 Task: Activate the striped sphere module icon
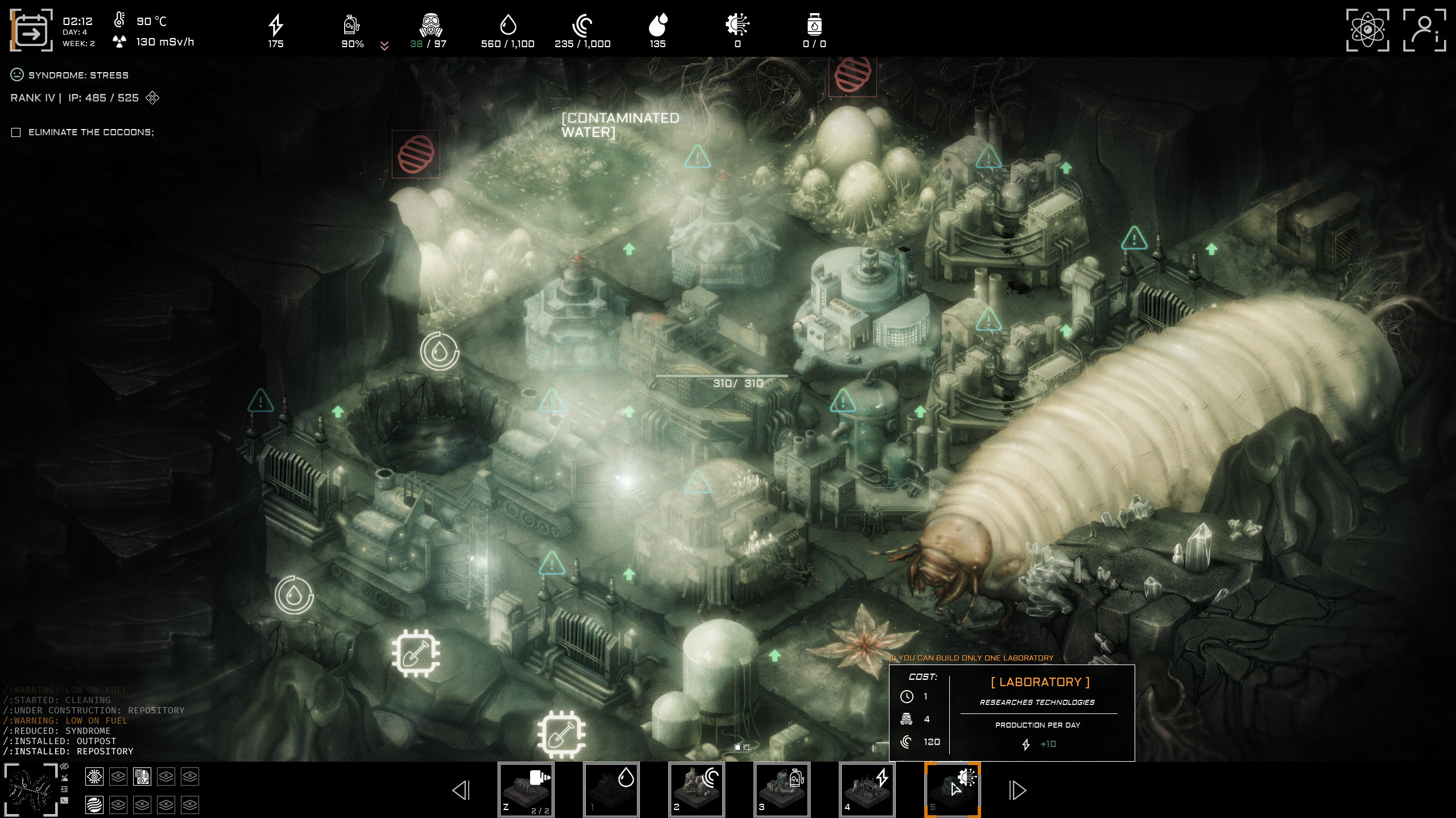94,805
